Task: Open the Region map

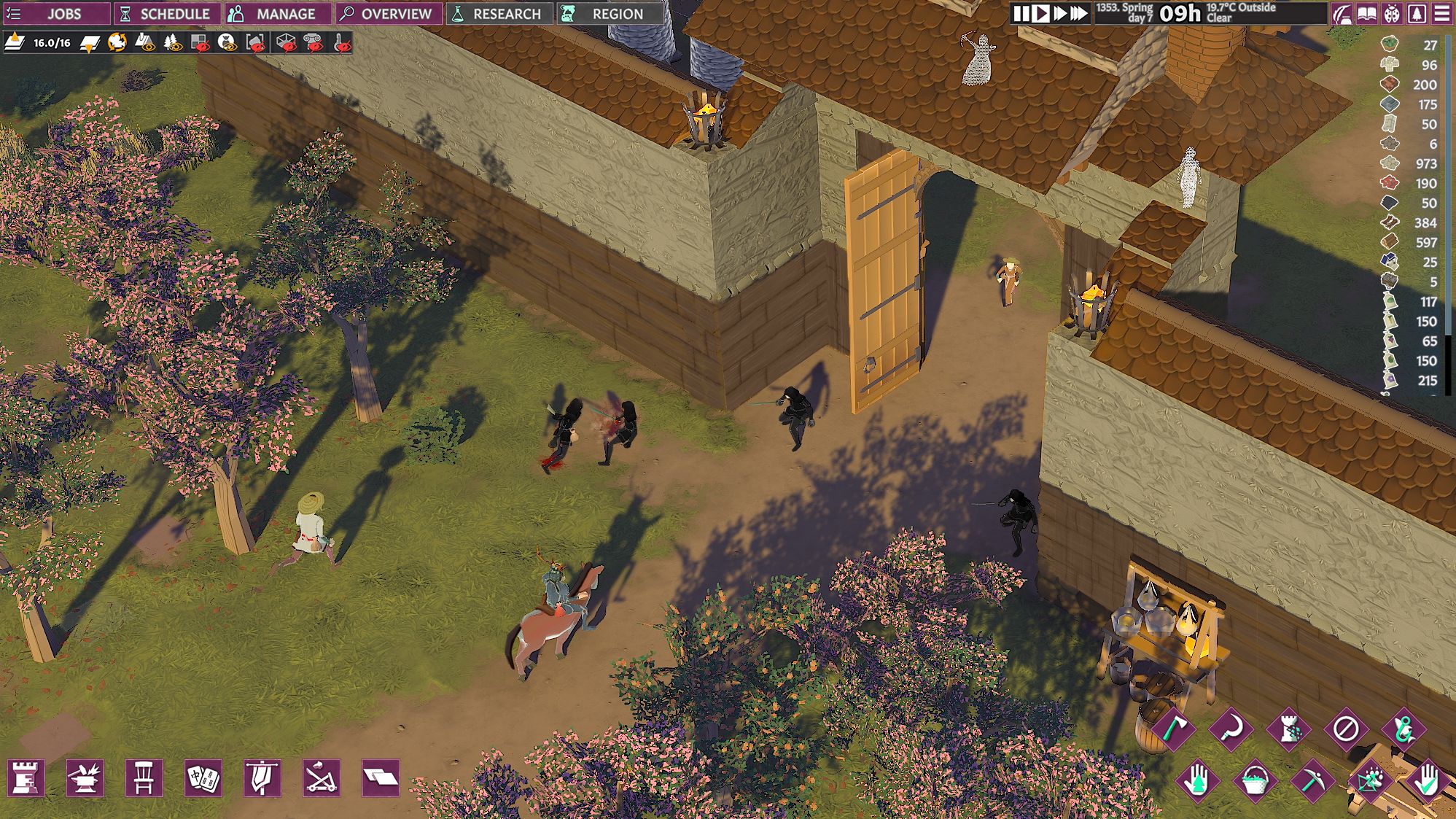Action: [x=608, y=13]
